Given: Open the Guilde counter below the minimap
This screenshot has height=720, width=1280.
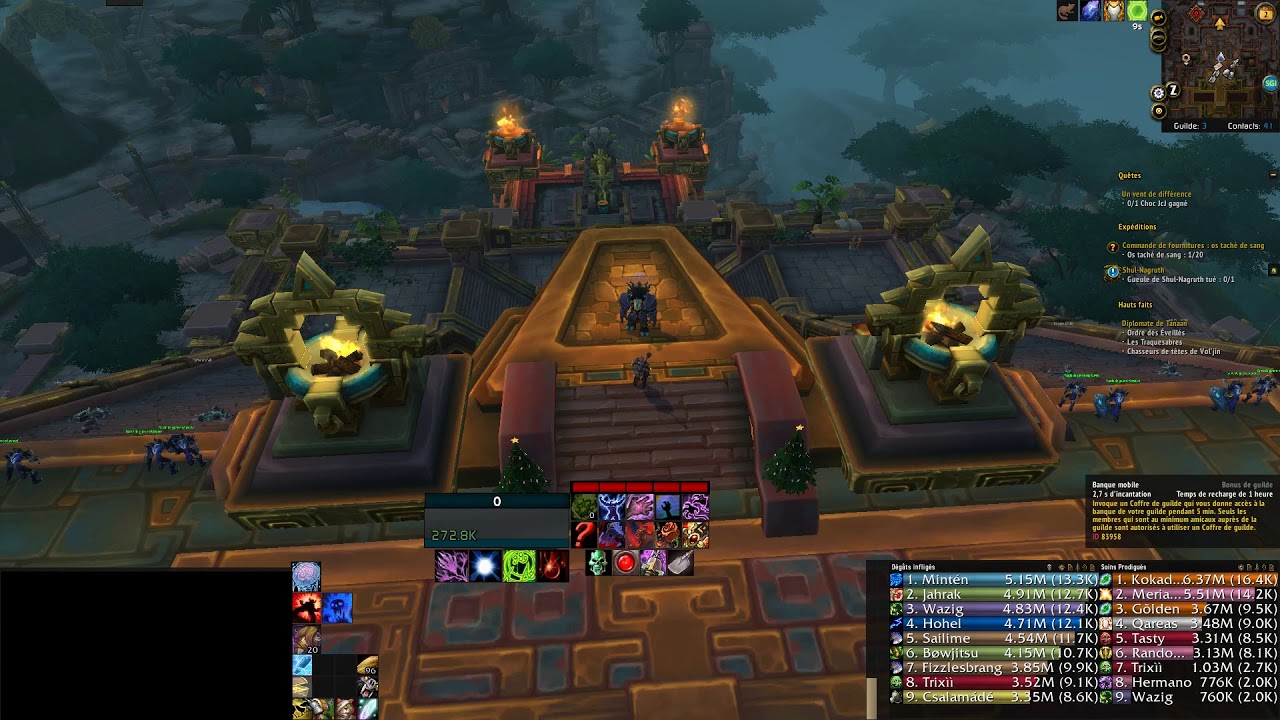Looking at the screenshot, I should (x=1190, y=126).
